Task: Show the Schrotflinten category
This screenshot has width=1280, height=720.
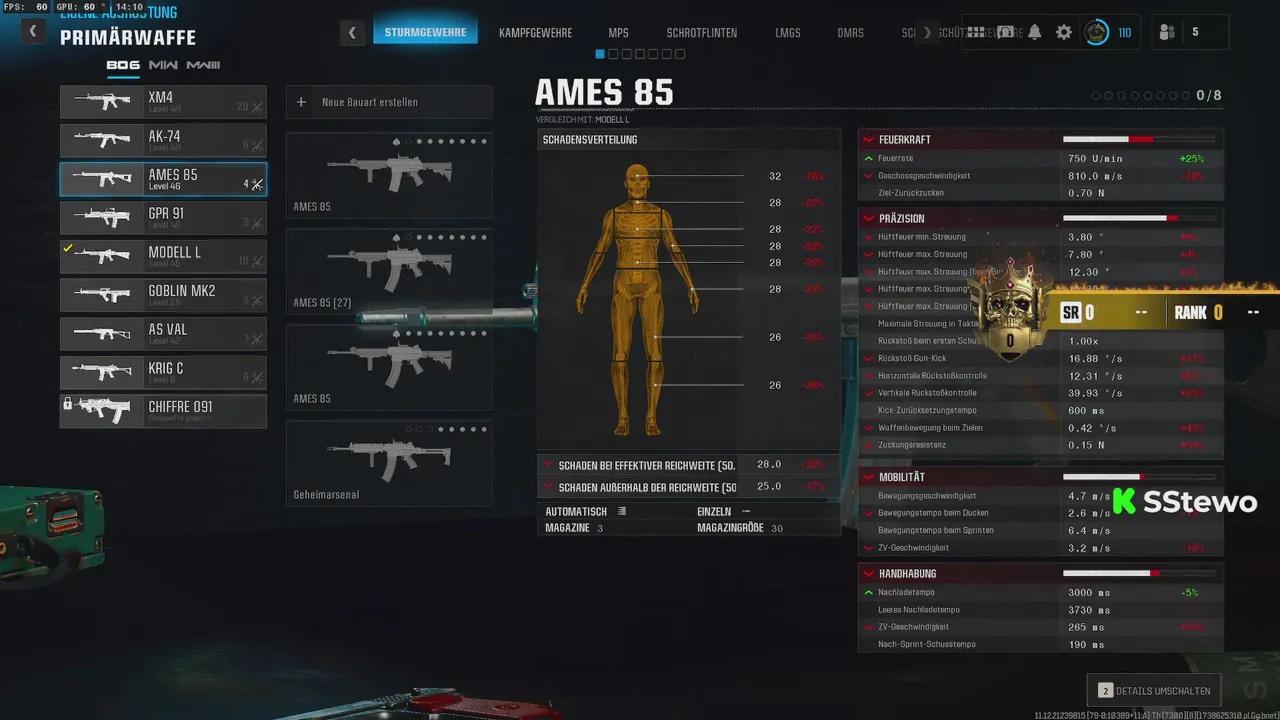Action: pyautogui.click(x=701, y=33)
